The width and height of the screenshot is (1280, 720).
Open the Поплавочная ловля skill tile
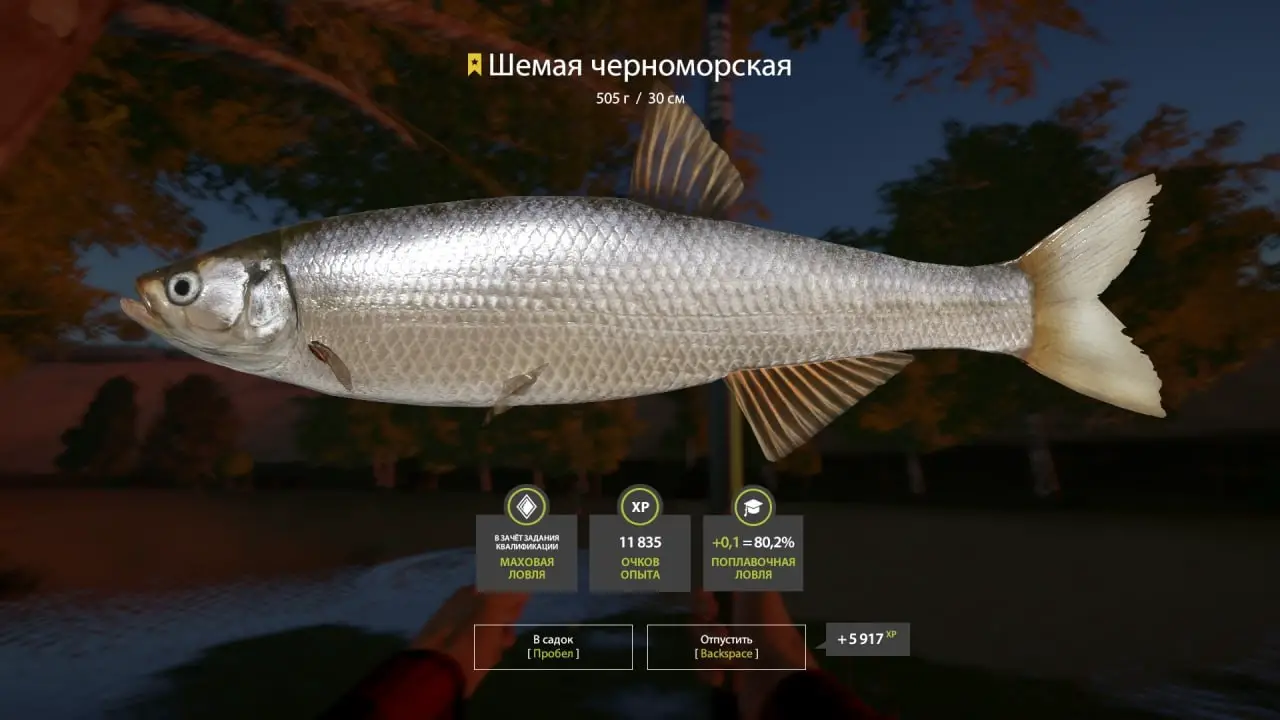[753, 552]
